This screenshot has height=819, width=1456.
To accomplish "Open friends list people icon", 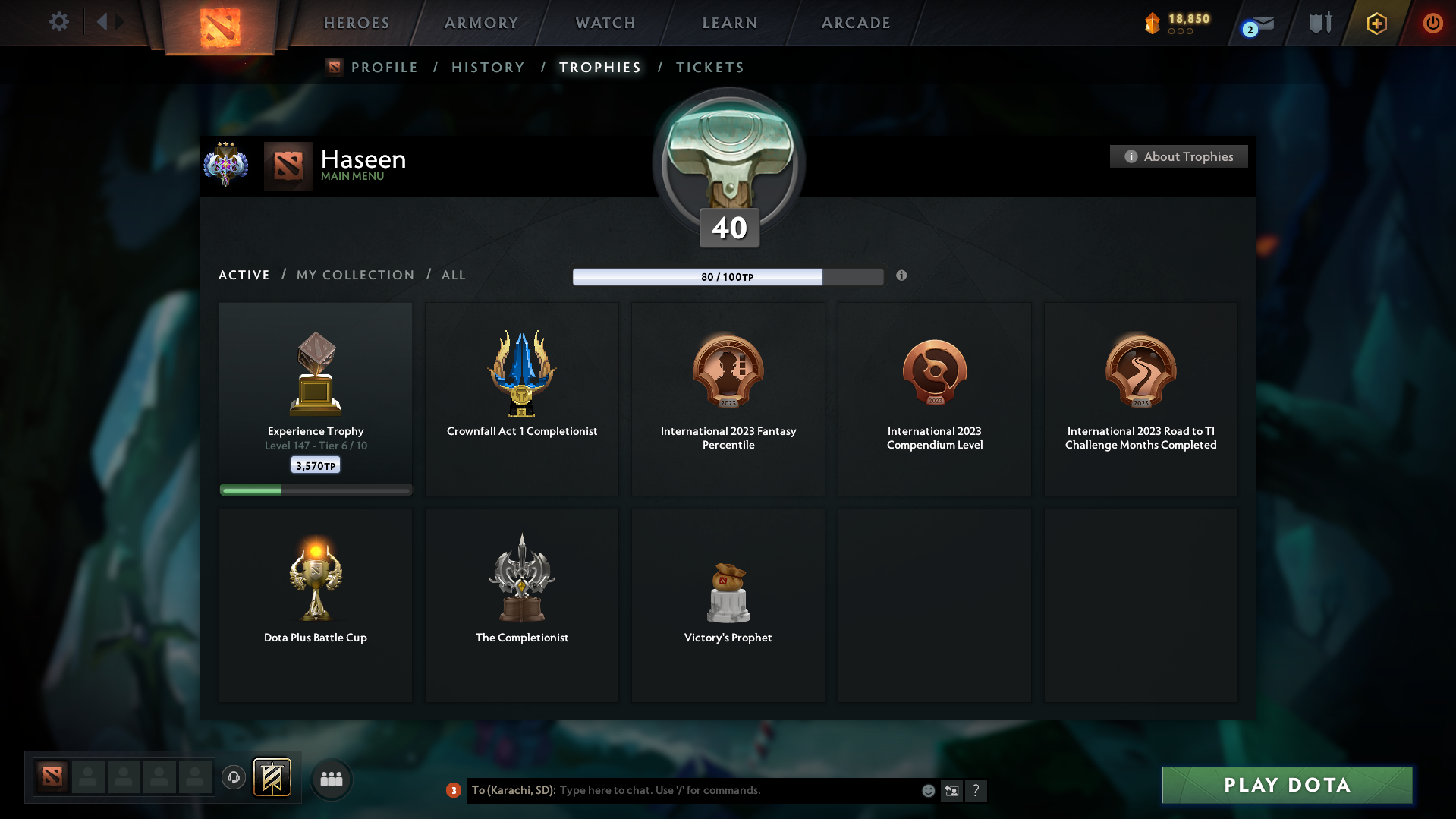I will point(331,778).
